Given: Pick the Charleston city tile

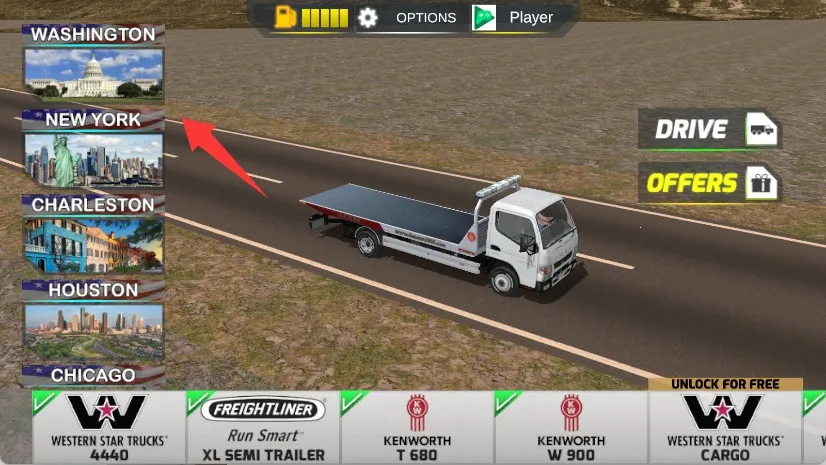Looking at the screenshot, I should pos(93,235).
